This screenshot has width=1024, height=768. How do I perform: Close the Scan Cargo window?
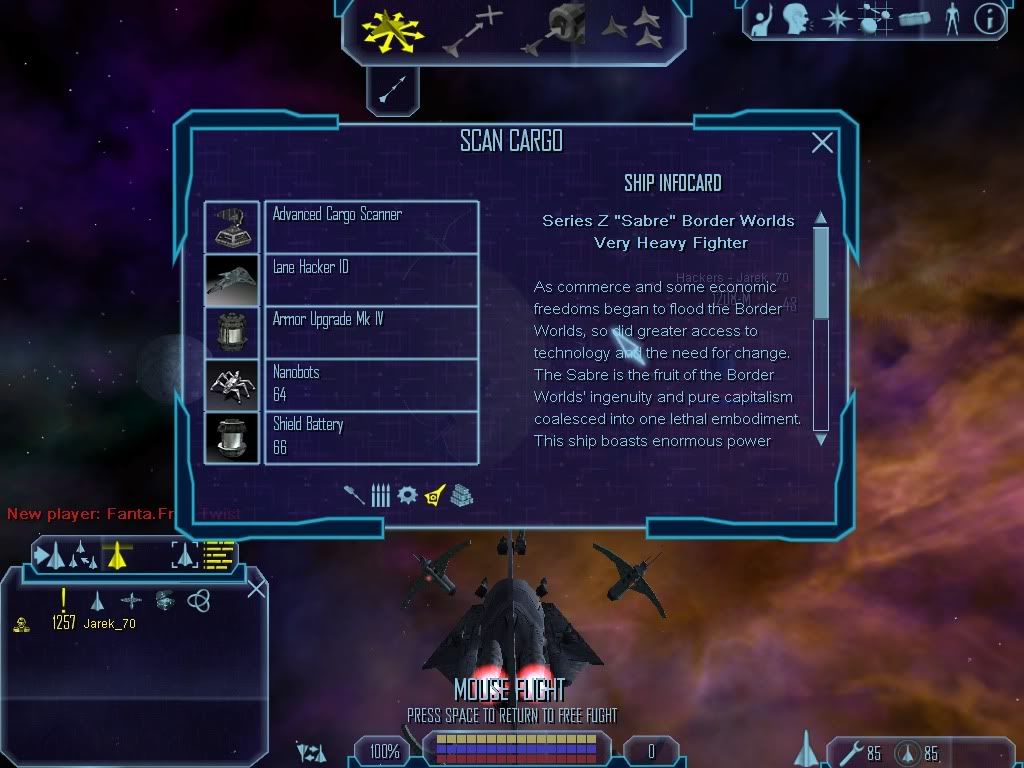coord(822,143)
